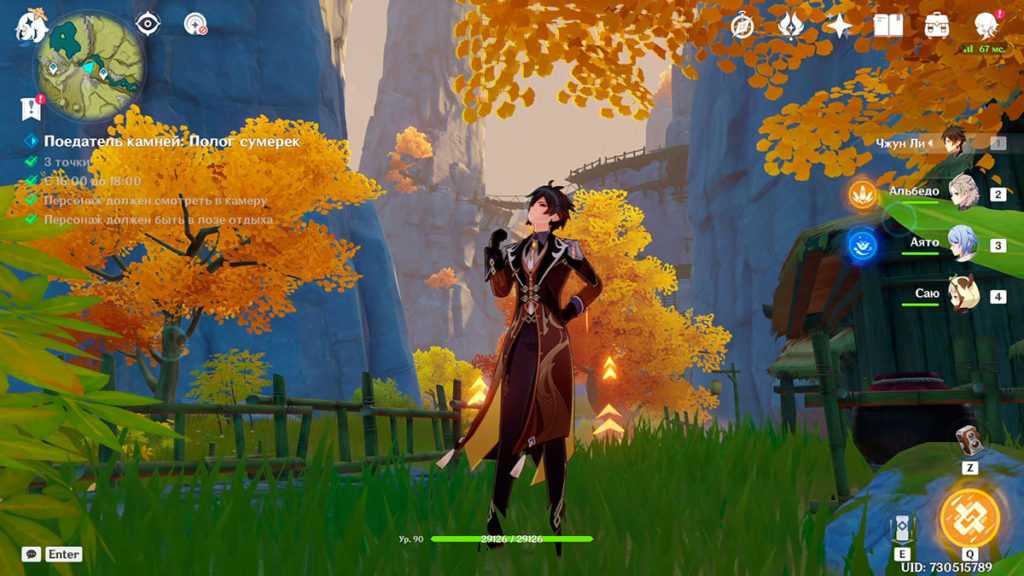
Task: Open the quest log bookmark icon
Action: click(x=30, y=108)
